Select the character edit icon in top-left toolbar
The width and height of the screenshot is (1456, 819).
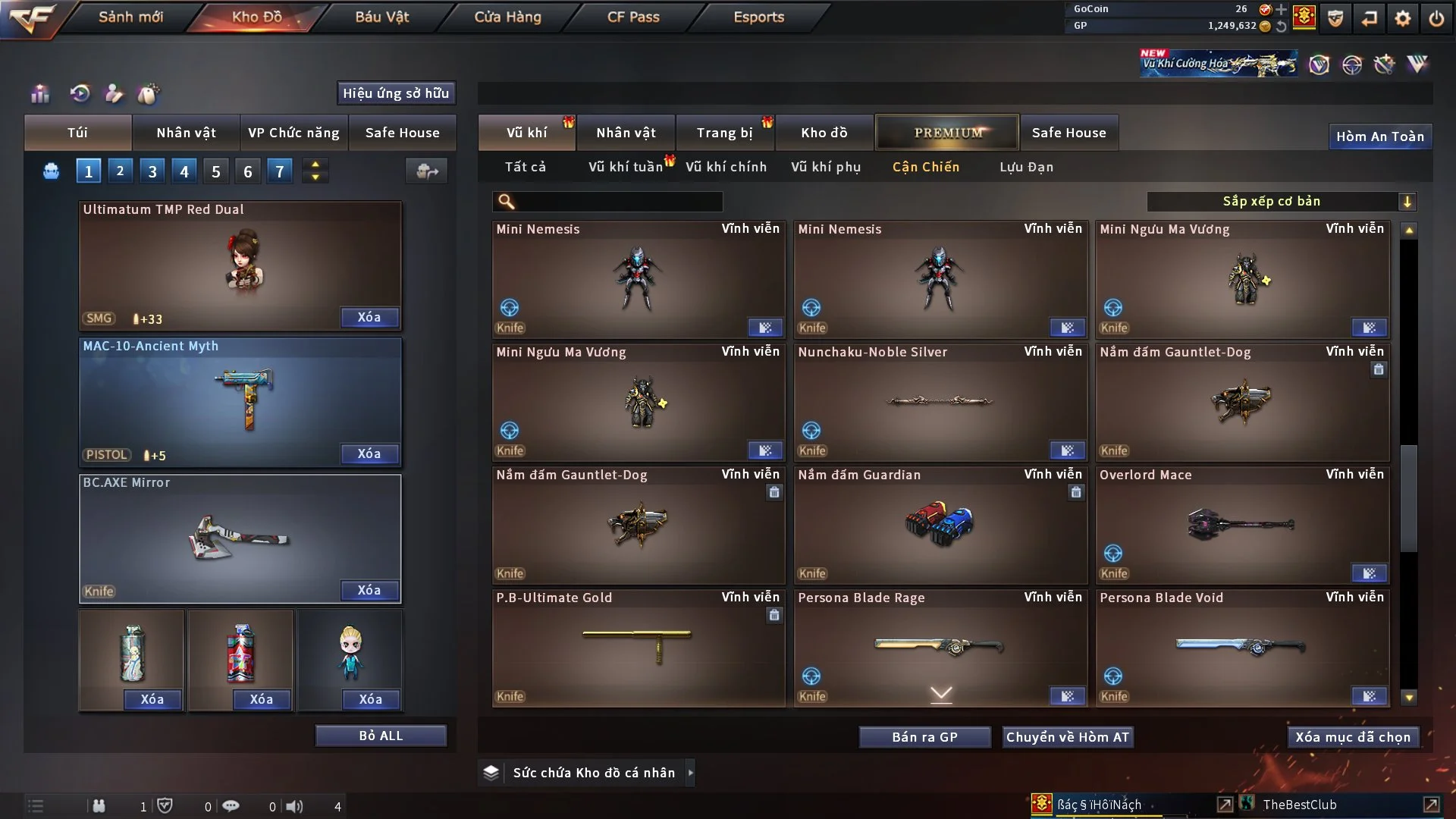point(114,94)
